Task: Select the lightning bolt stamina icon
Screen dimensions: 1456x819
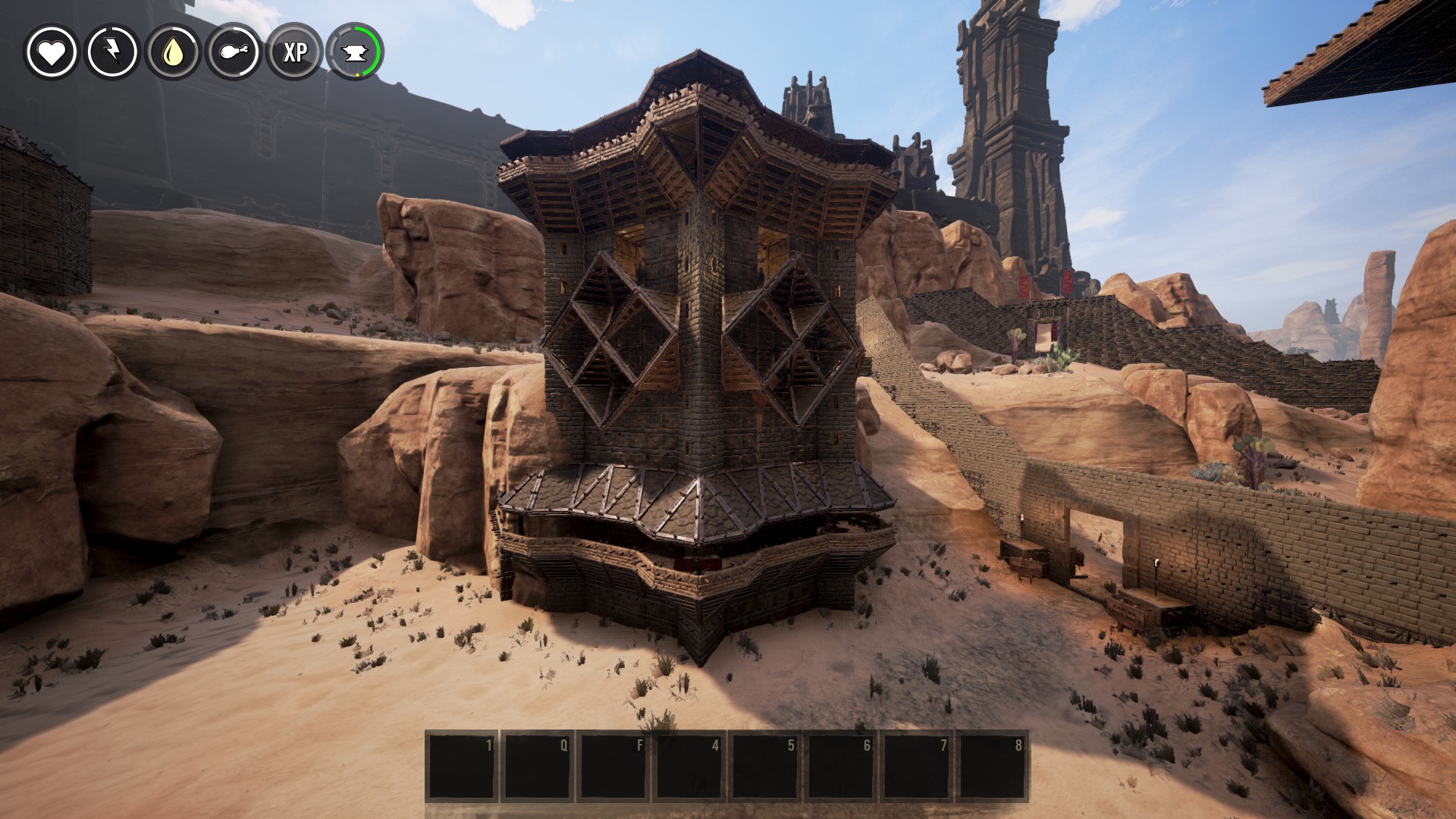Action: coord(112,52)
